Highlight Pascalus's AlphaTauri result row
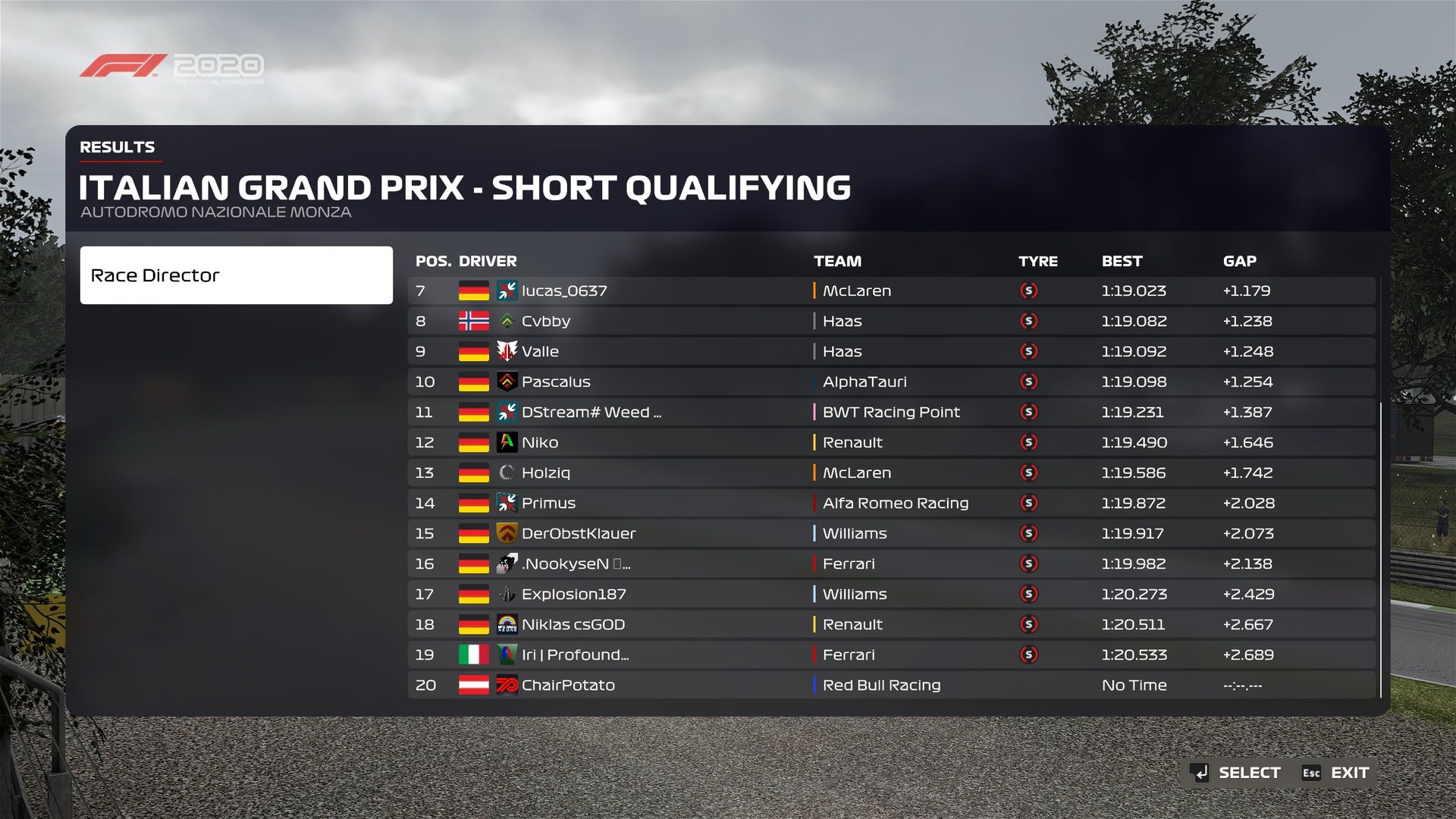The width and height of the screenshot is (1456, 819). (891, 381)
